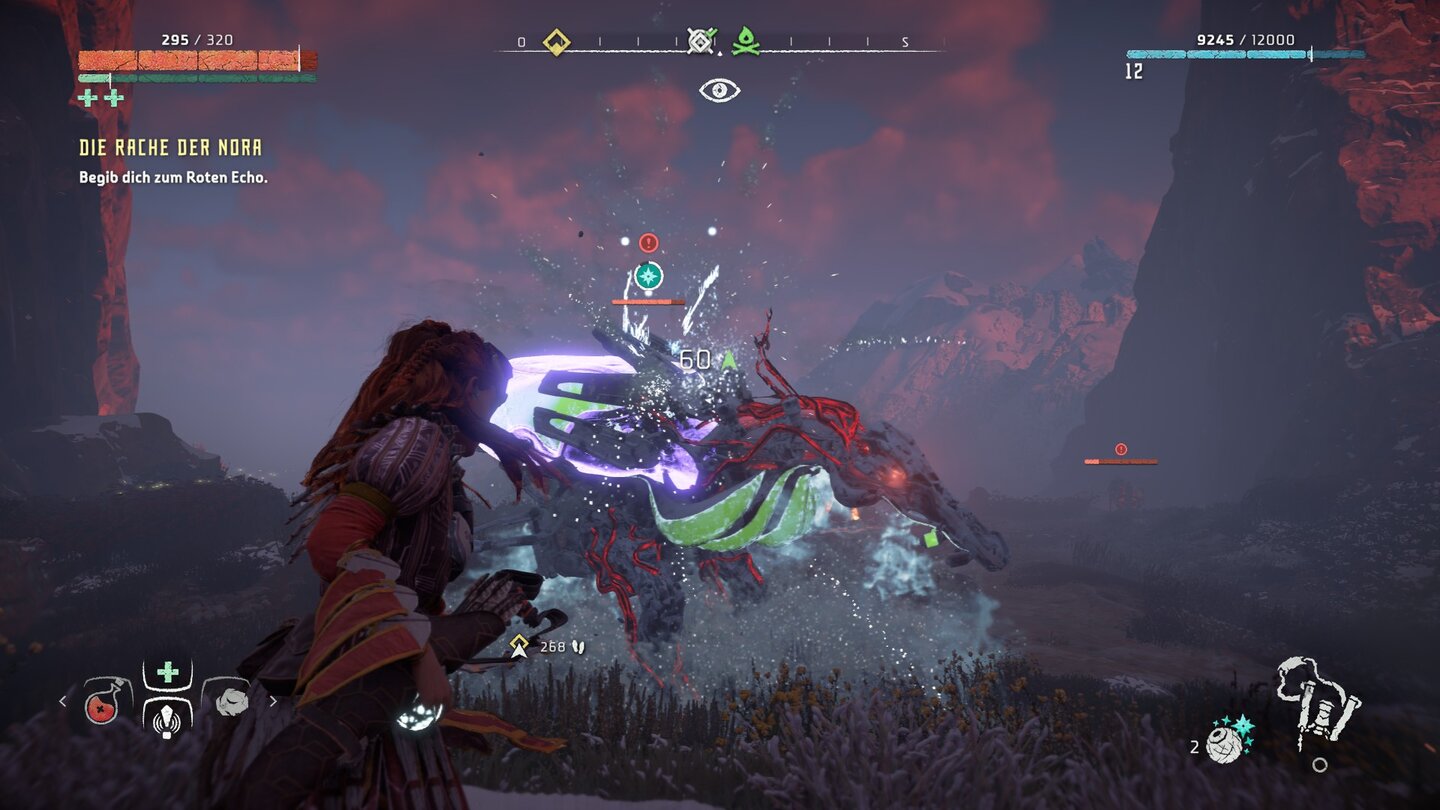Open the Die Rache der Nora quest tracker
The image size is (1440, 810).
(170, 148)
